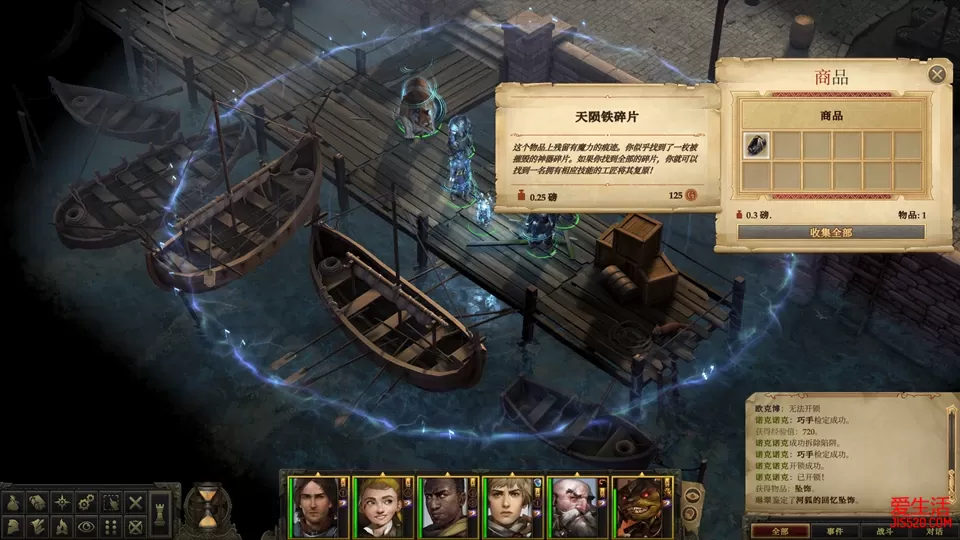Click the 收集全部 collect-all button
960x540 pixels.
pyautogui.click(x=831, y=232)
